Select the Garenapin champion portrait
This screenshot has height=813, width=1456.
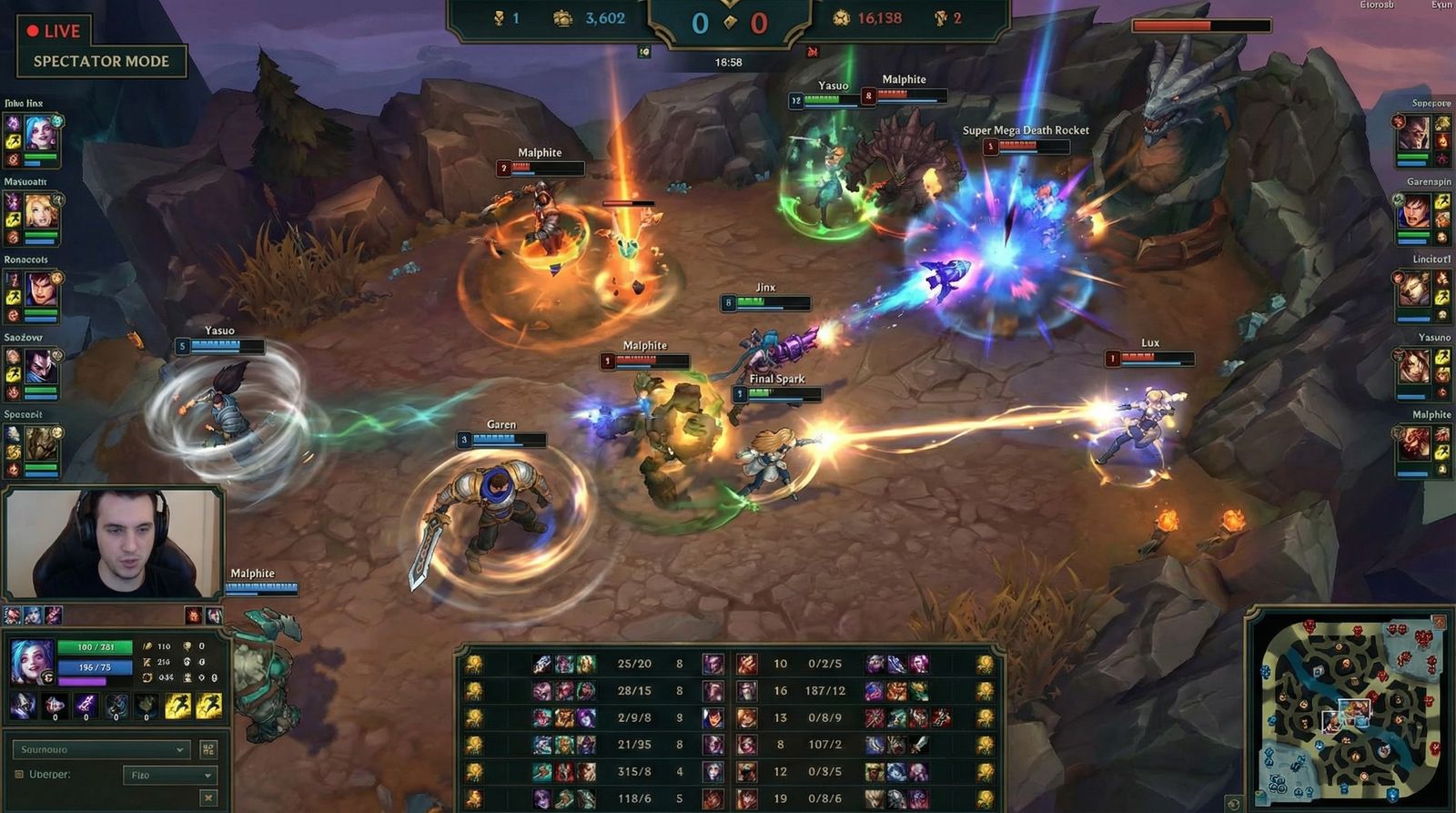tap(1413, 213)
